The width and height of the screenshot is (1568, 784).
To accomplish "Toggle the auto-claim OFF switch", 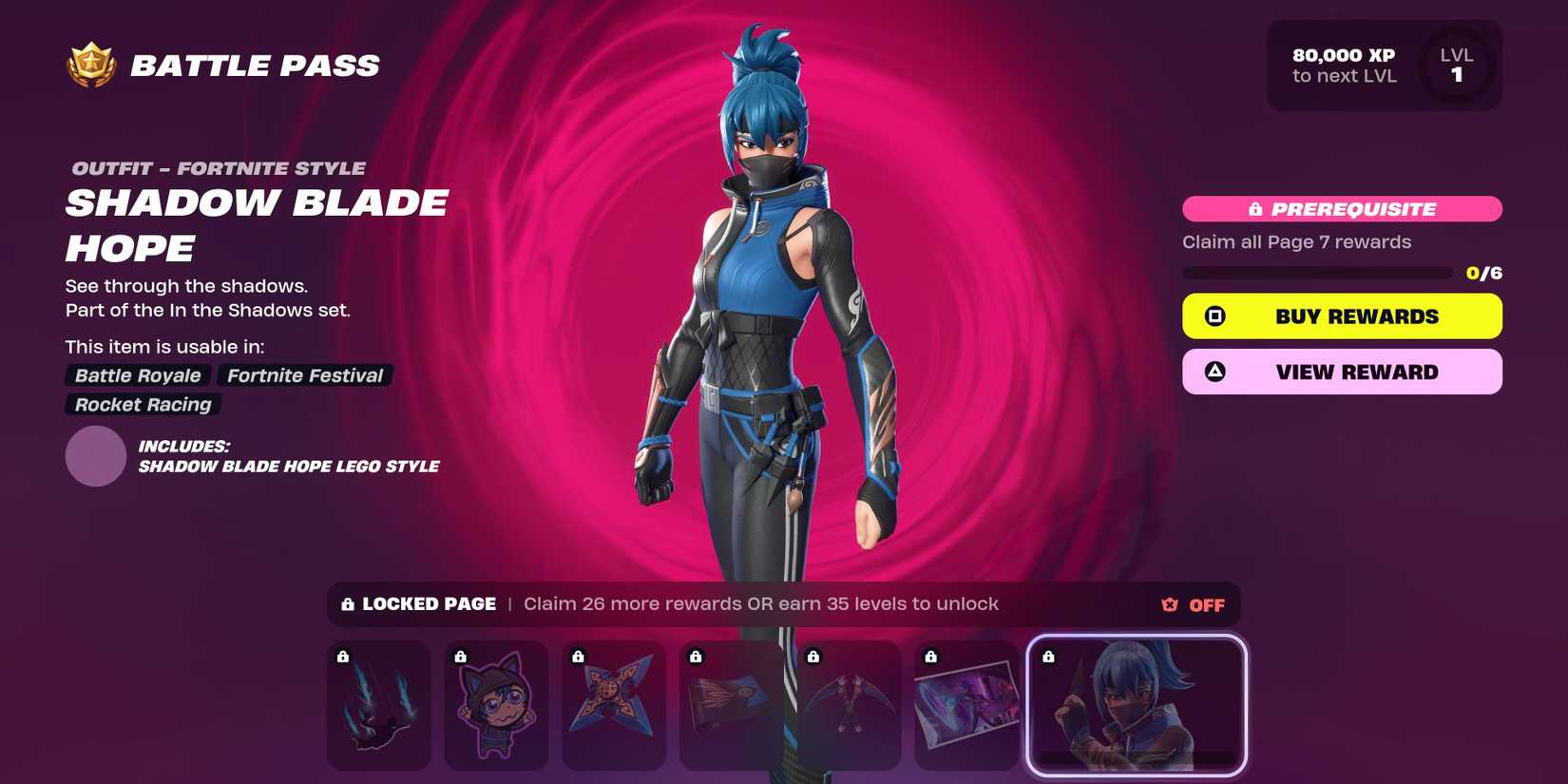I will (x=1206, y=604).
